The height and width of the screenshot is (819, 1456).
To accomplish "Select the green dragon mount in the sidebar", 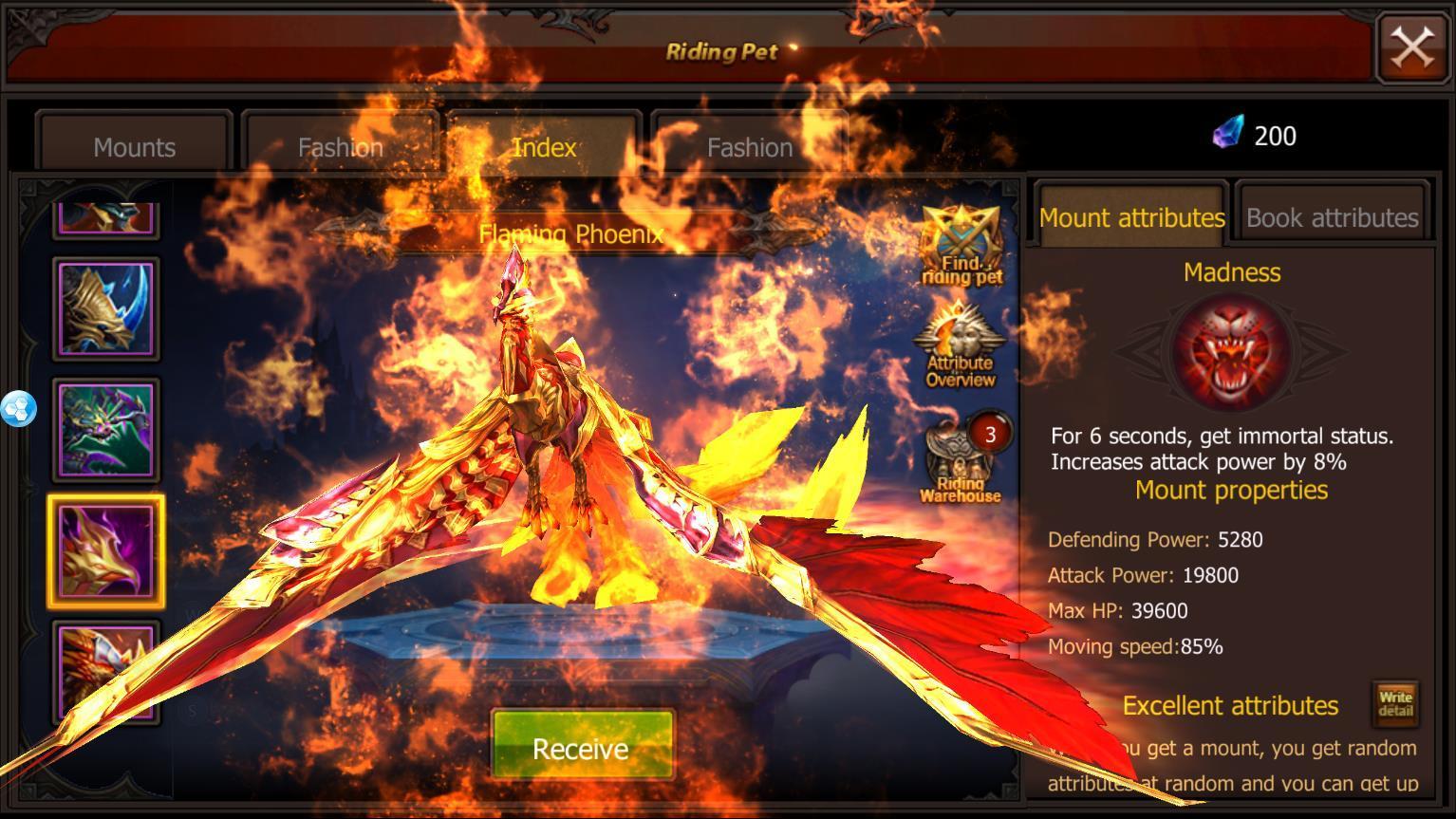I will [105, 429].
